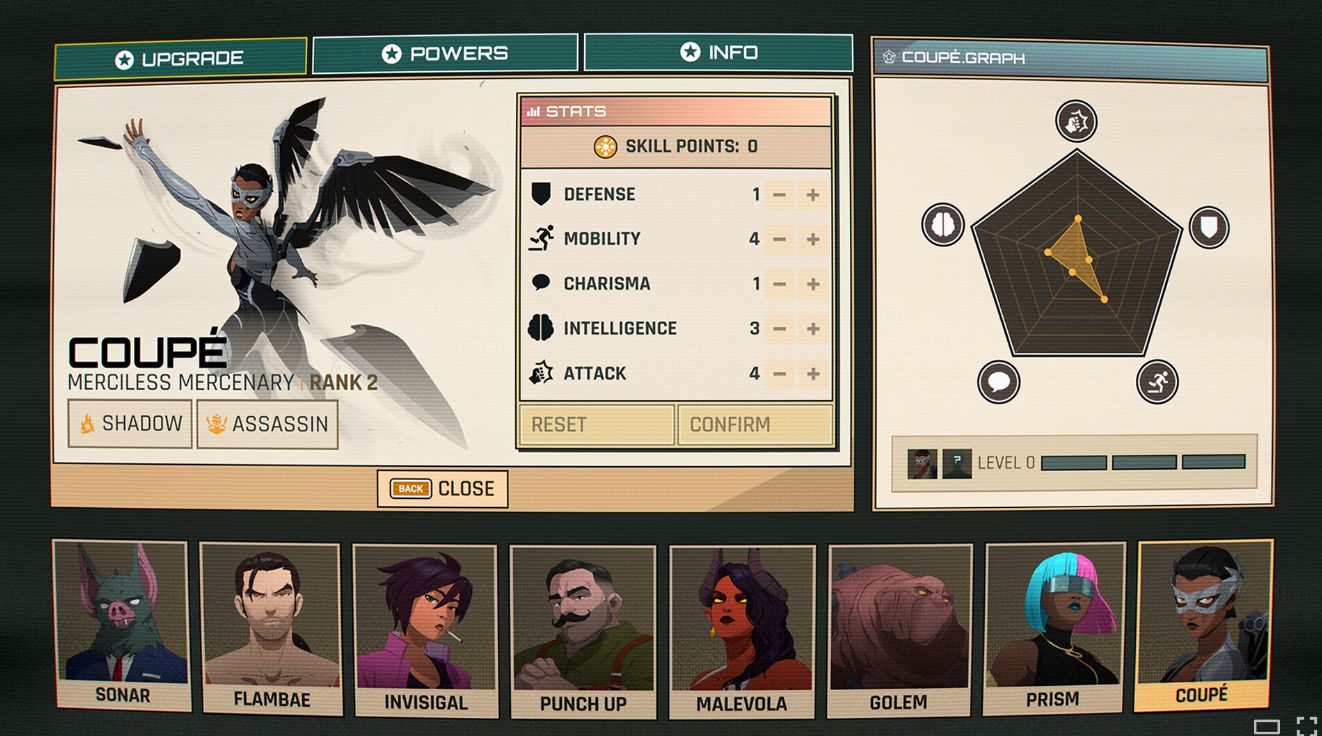1322x736 pixels.
Task: Pick the Invisigal portrait
Action: [425, 630]
